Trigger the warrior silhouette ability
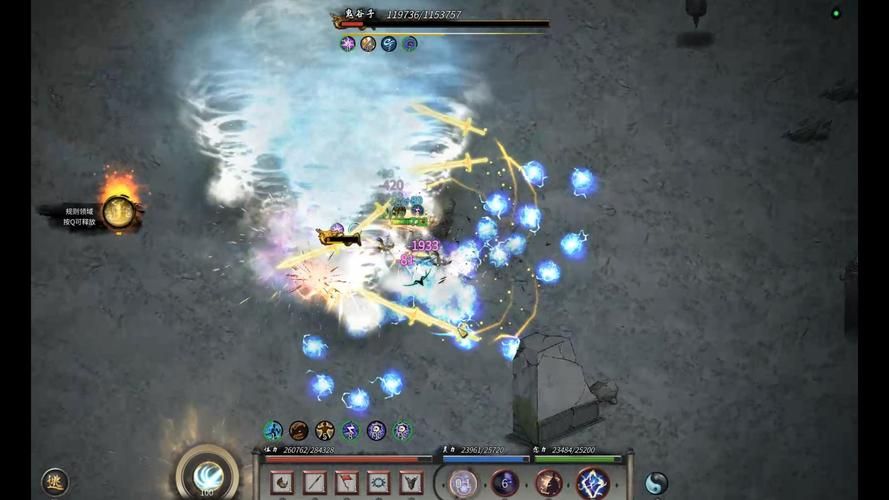 tap(548, 483)
